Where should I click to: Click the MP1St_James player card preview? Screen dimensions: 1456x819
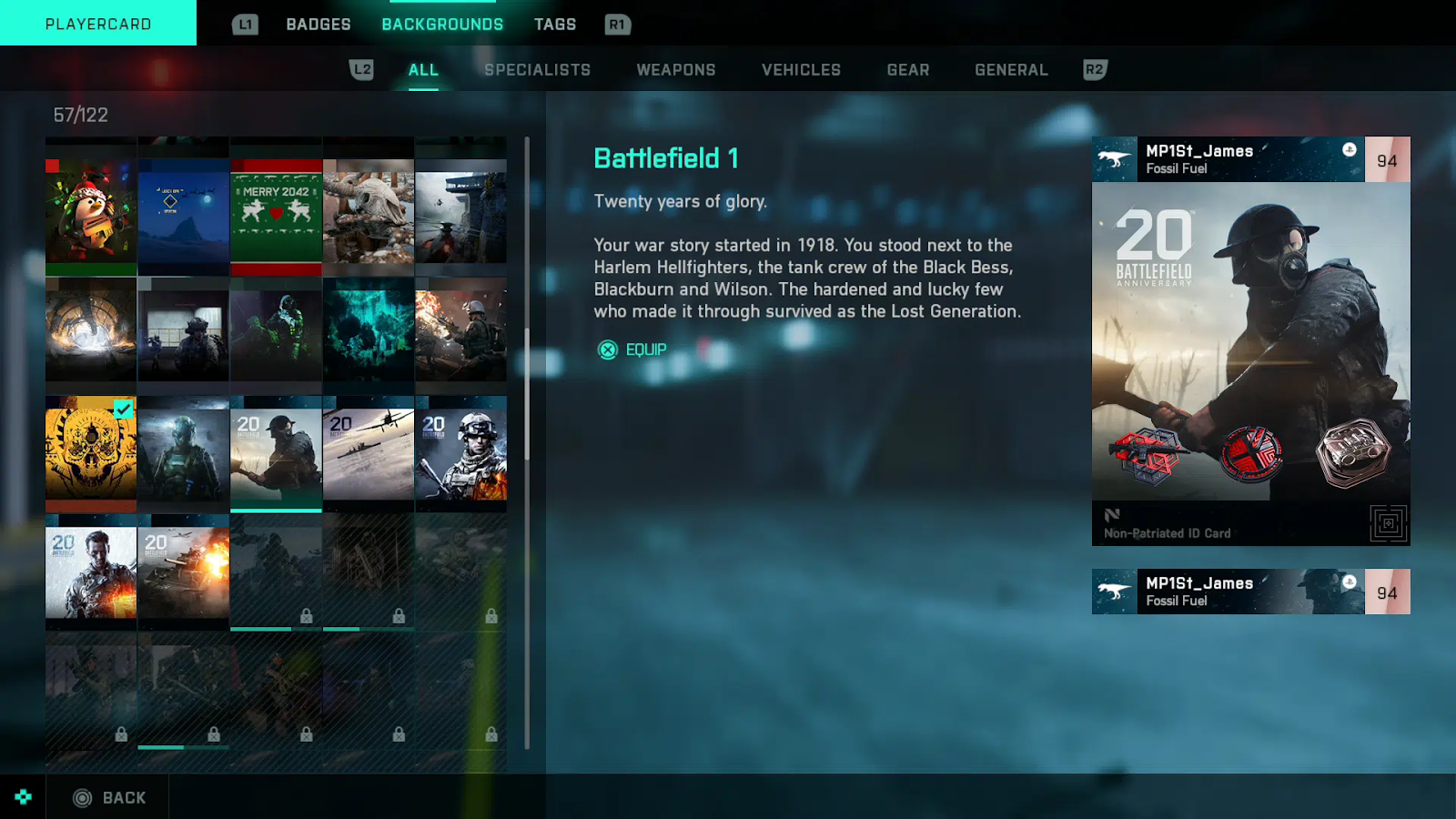[1250, 341]
